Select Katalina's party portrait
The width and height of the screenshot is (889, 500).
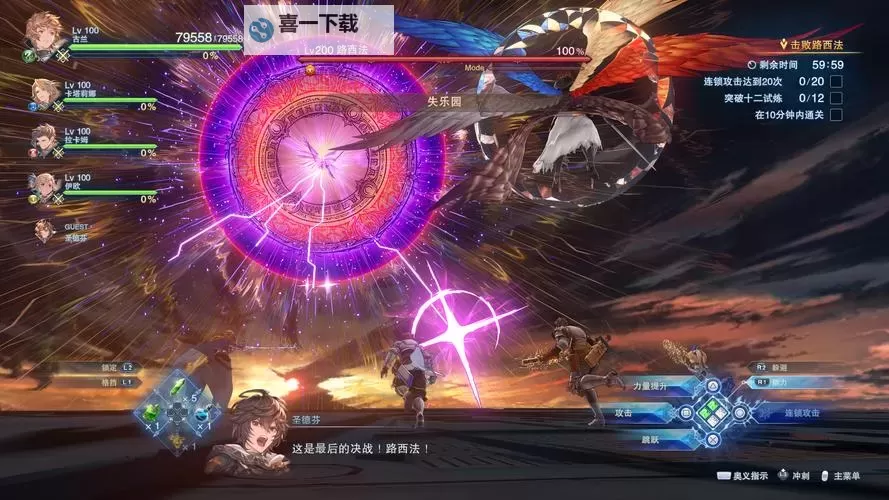pyautogui.click(x=44, y=95)
